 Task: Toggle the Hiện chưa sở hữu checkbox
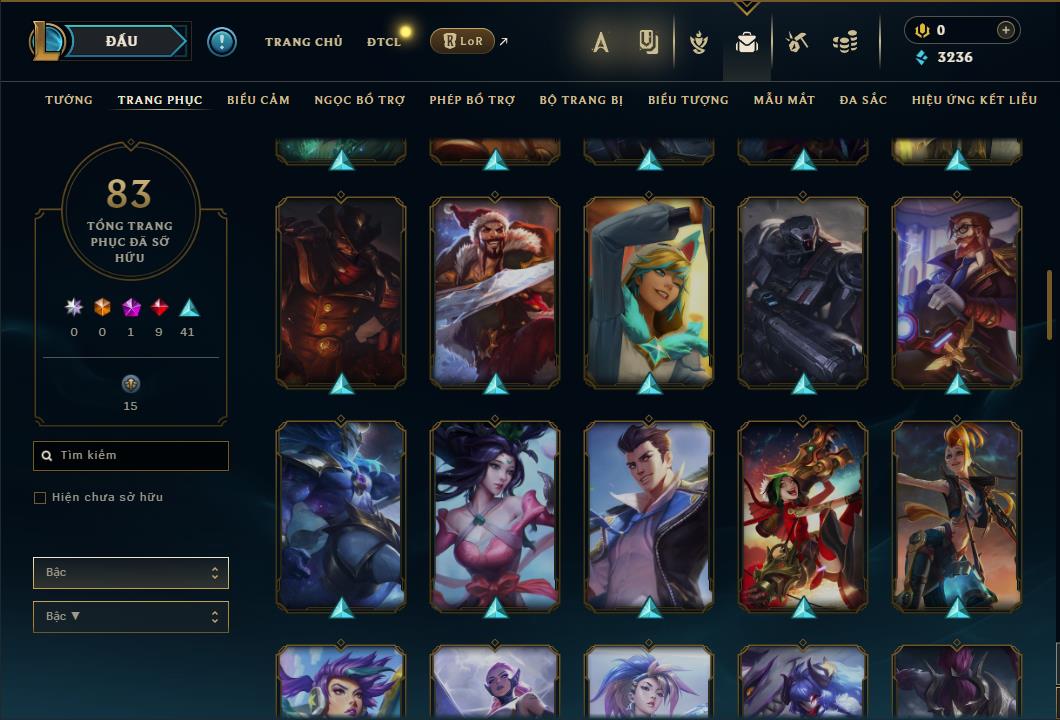coord(40,498)
